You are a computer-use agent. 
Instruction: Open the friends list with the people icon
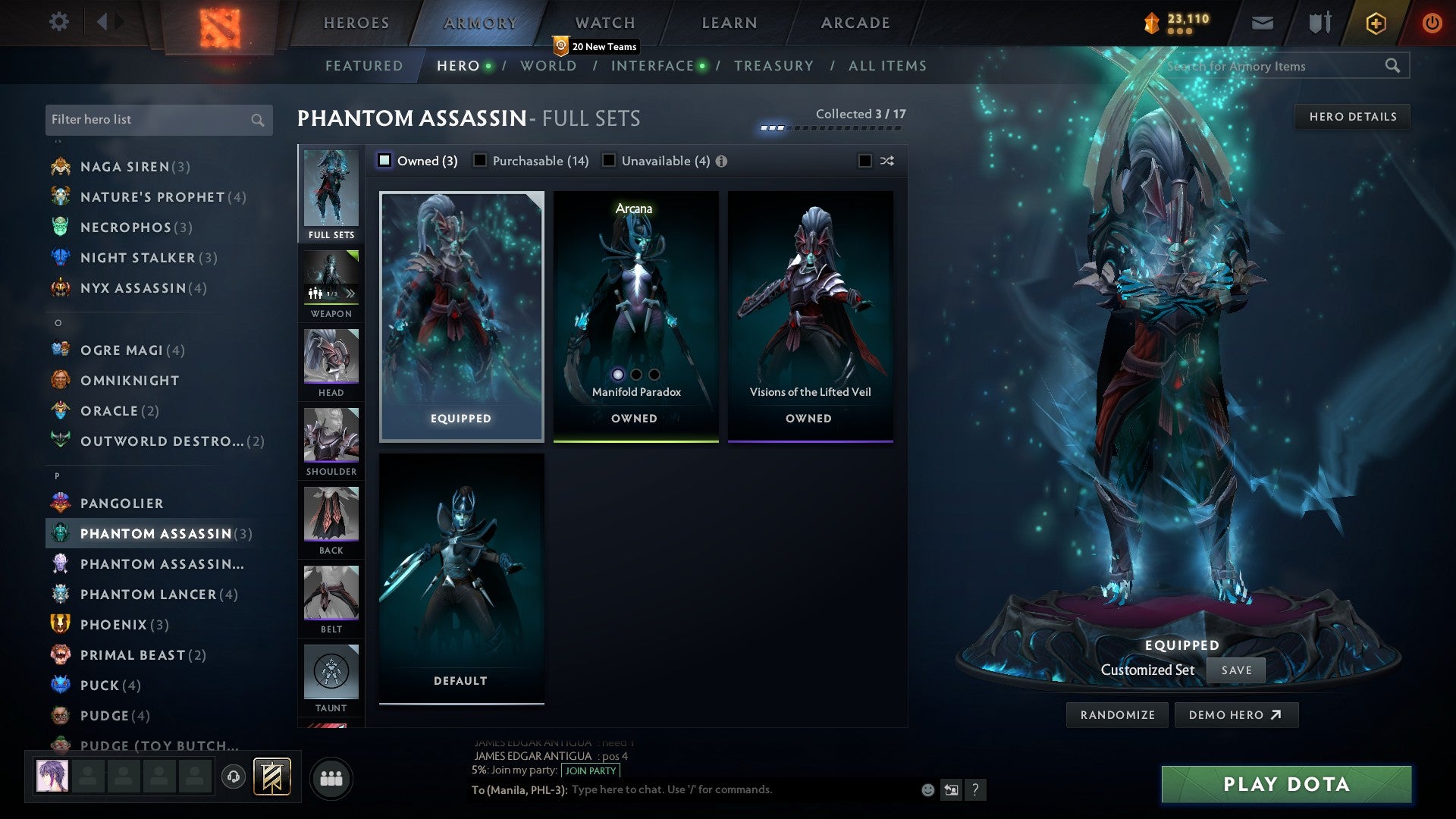331,777
